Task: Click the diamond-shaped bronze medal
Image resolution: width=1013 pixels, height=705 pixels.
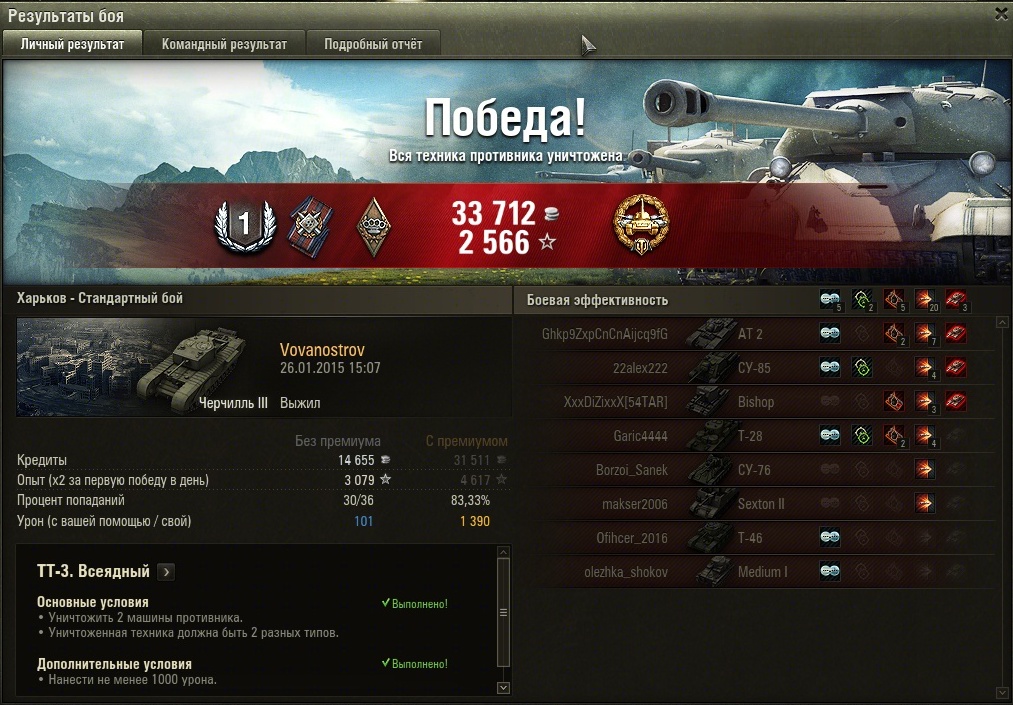Action: coord(372,227)
